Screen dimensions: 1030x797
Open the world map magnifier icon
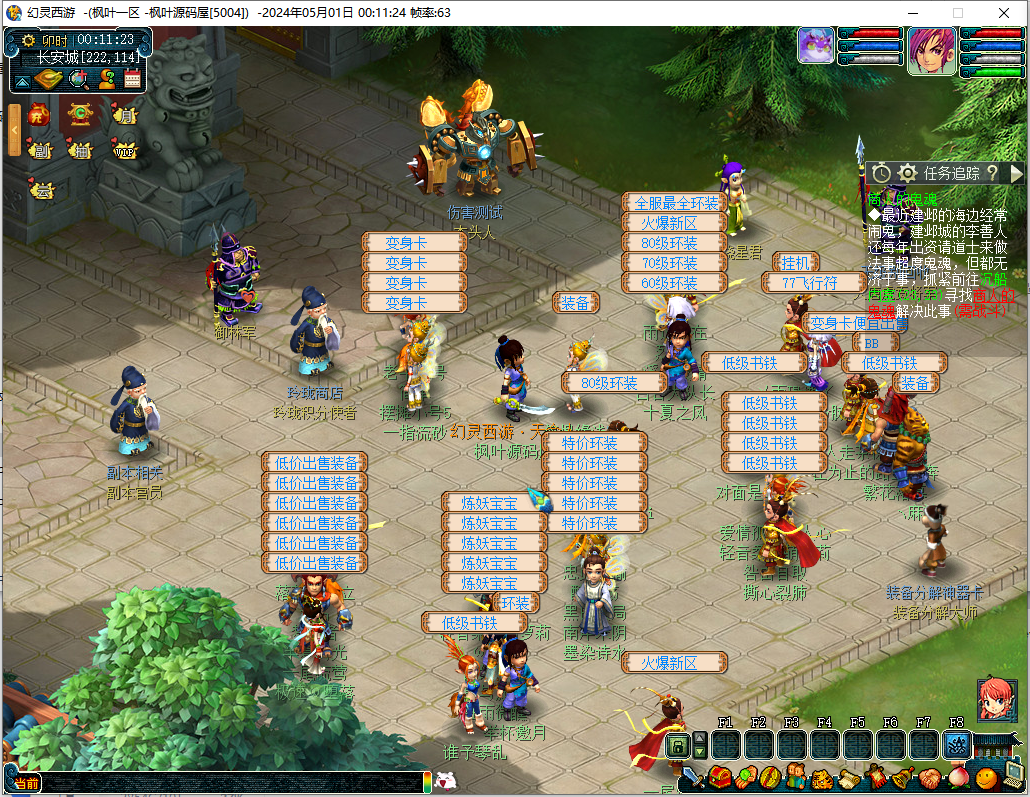78,78
